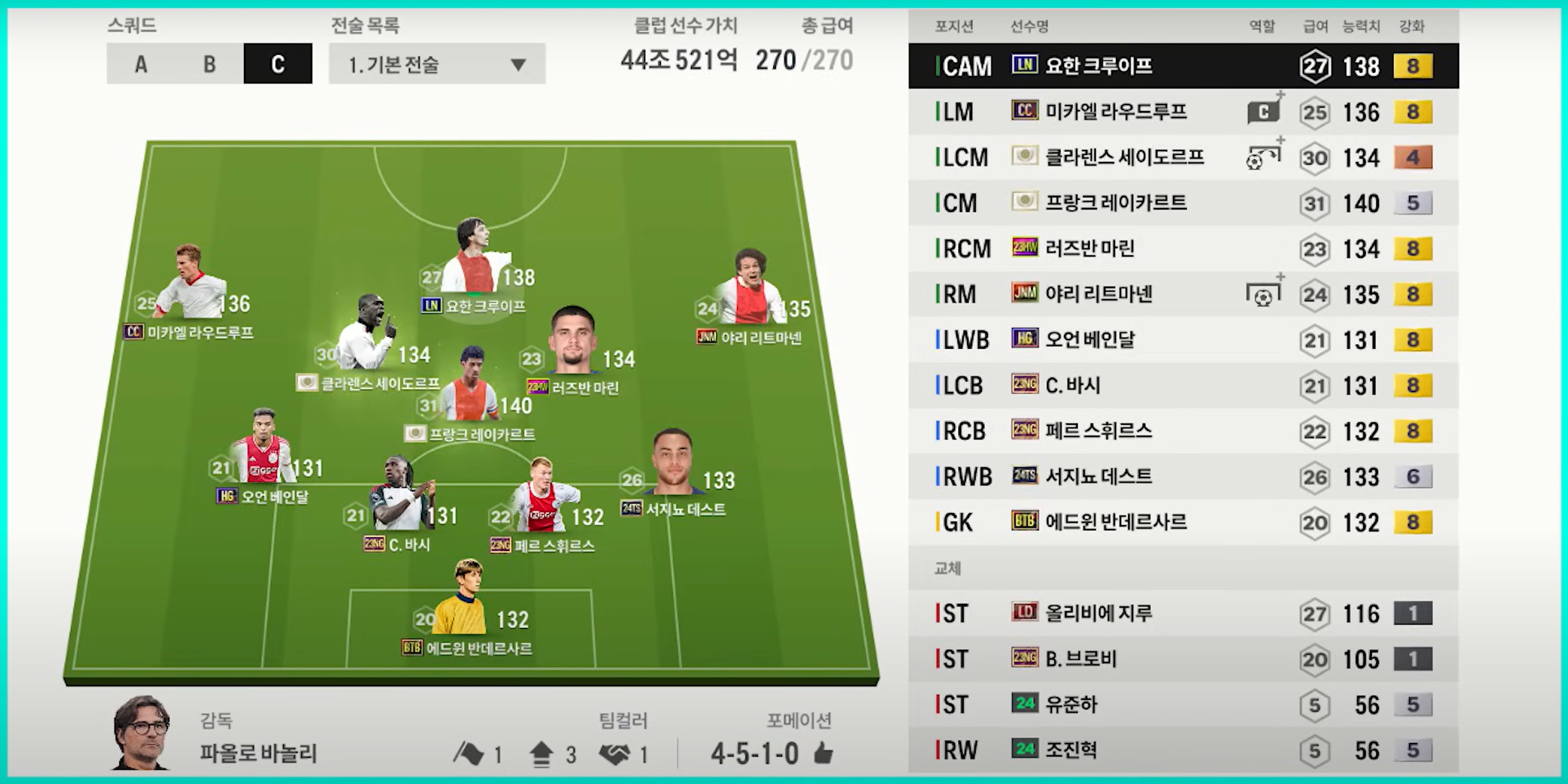Select the CAM 요한 크루이프 row
Screen dimensions: 1568x784
point(1183,66)
